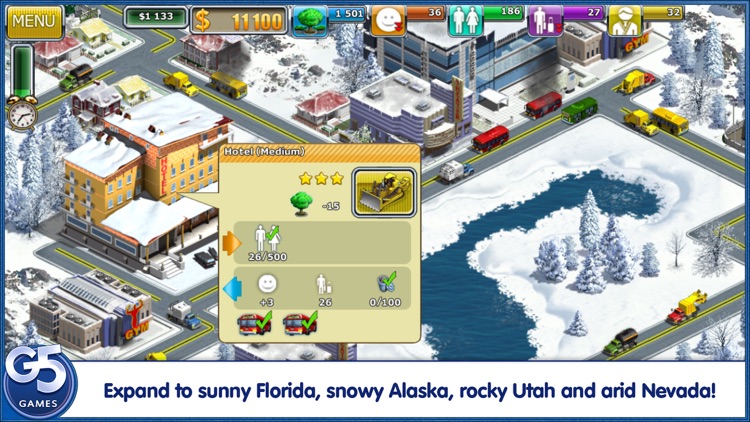
Task: Tap the smiley happiness icon in HUD
Action: [x=388, y=20]
